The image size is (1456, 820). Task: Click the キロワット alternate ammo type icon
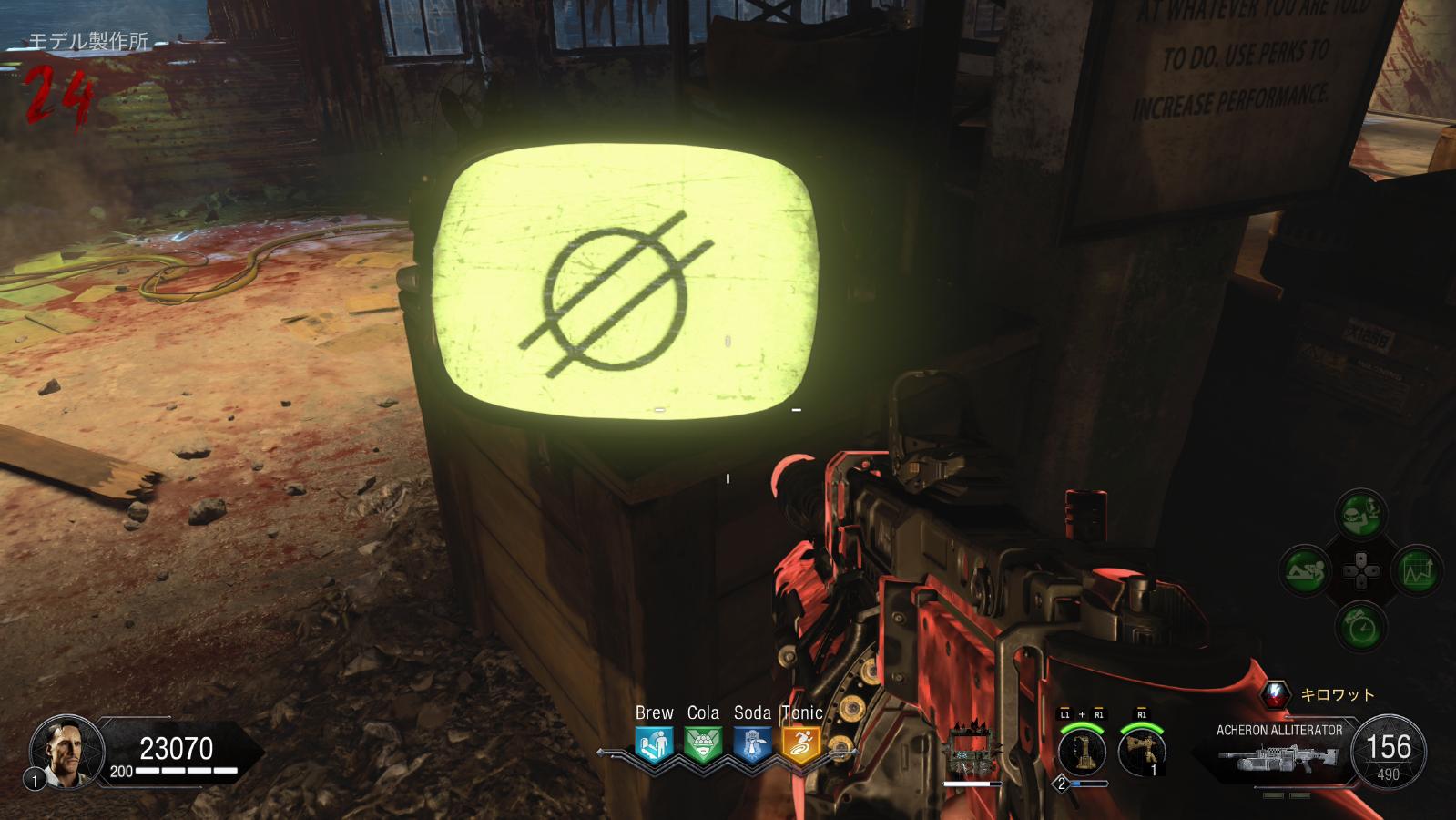pos(1276,694)
